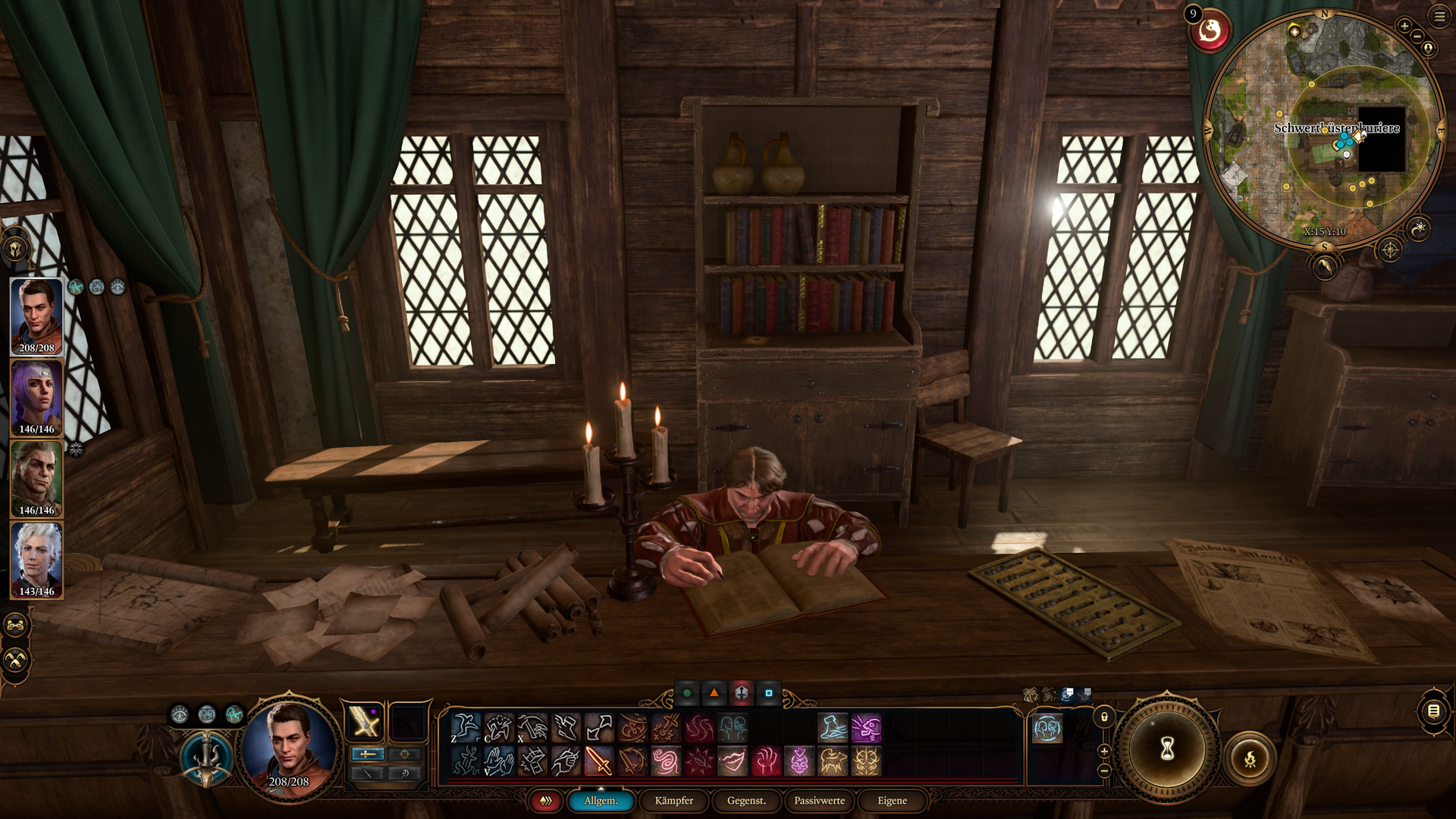Choose the purple-haired companion portrait
Screen dimensions: 1456x819
pyautogui.click(x=36, y=397)
